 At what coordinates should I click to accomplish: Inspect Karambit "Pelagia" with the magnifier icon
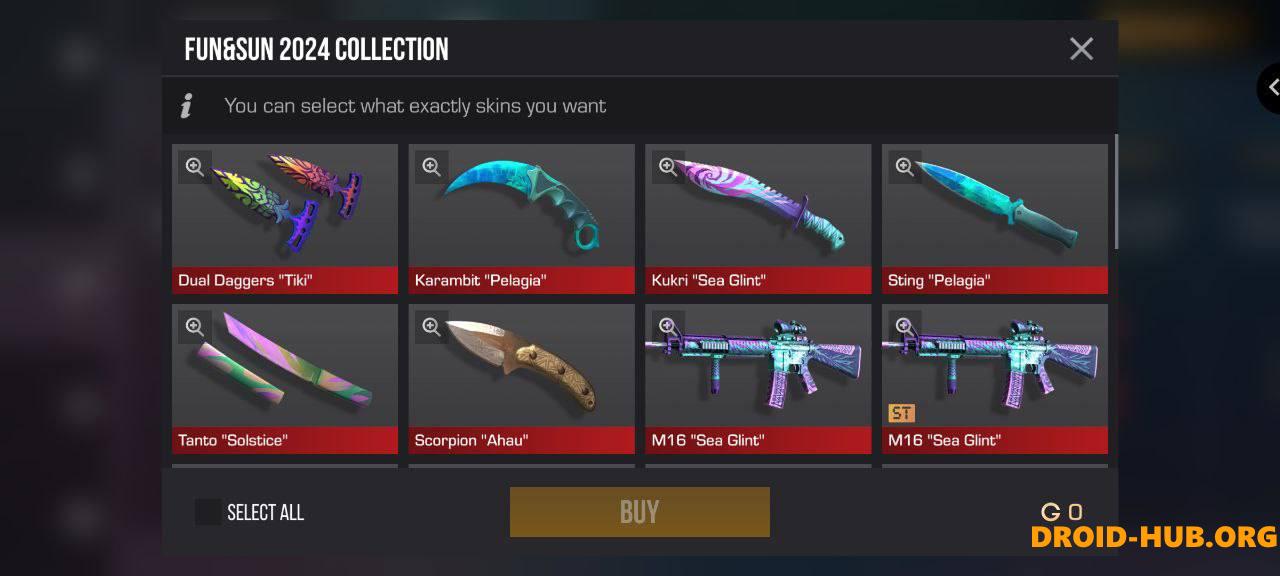coord(431,167)
